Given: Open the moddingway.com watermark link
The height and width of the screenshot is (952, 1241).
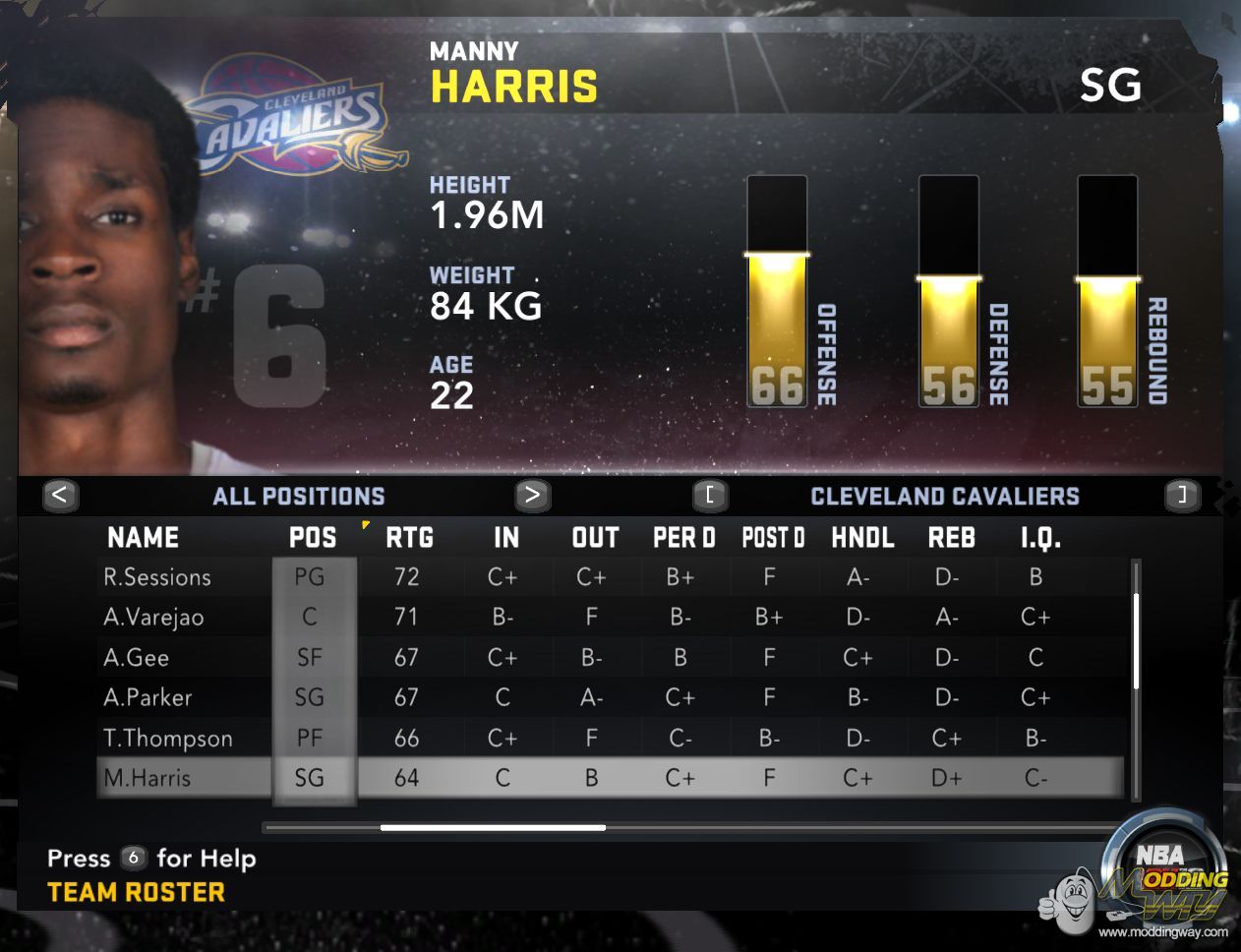Looking at the screenshot, I should click(1162, 932).
